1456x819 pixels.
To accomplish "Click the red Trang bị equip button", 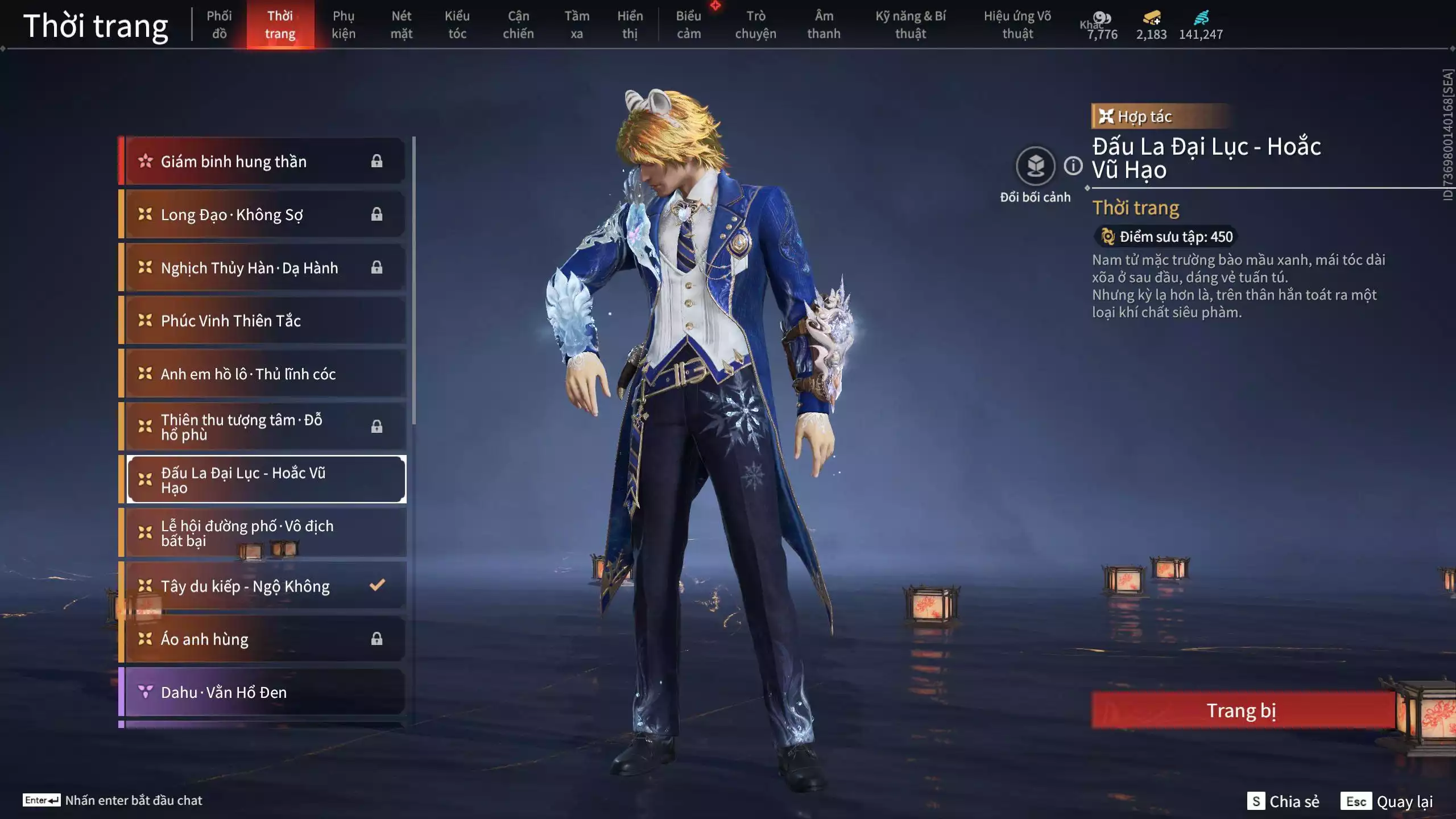I will point(1242,710).
